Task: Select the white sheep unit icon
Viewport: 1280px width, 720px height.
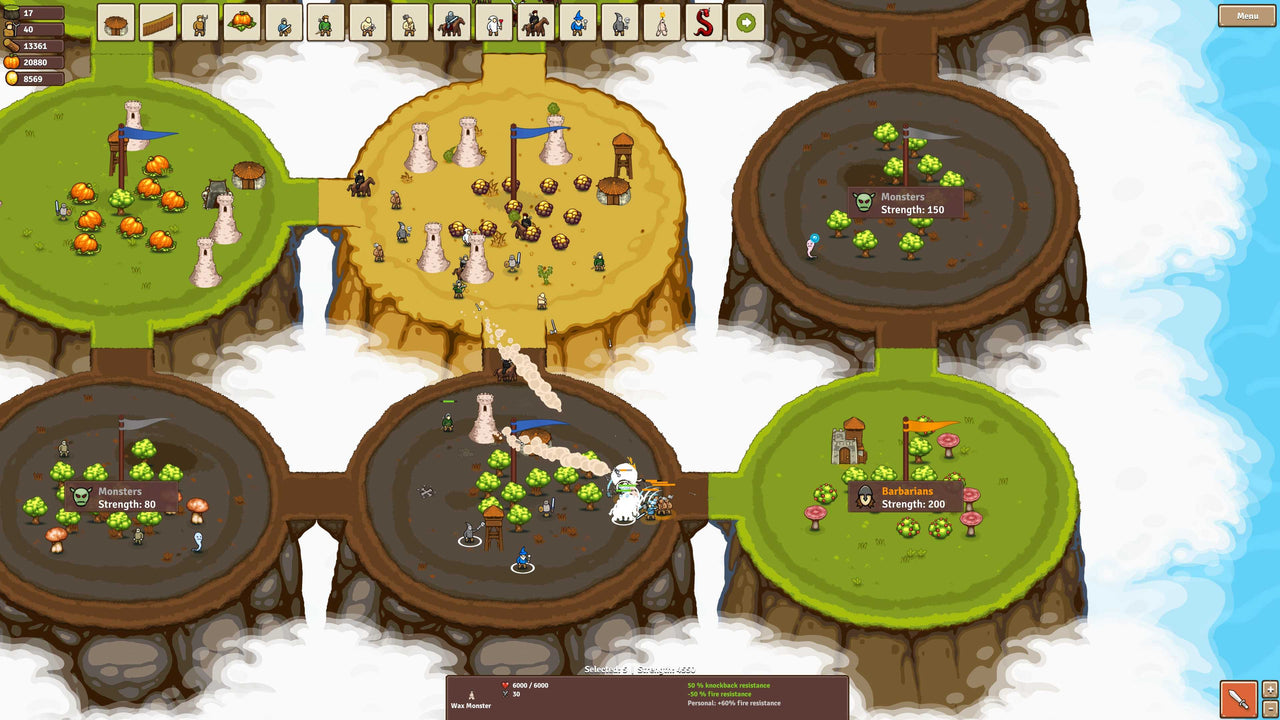Action: (x=491, y=22)
